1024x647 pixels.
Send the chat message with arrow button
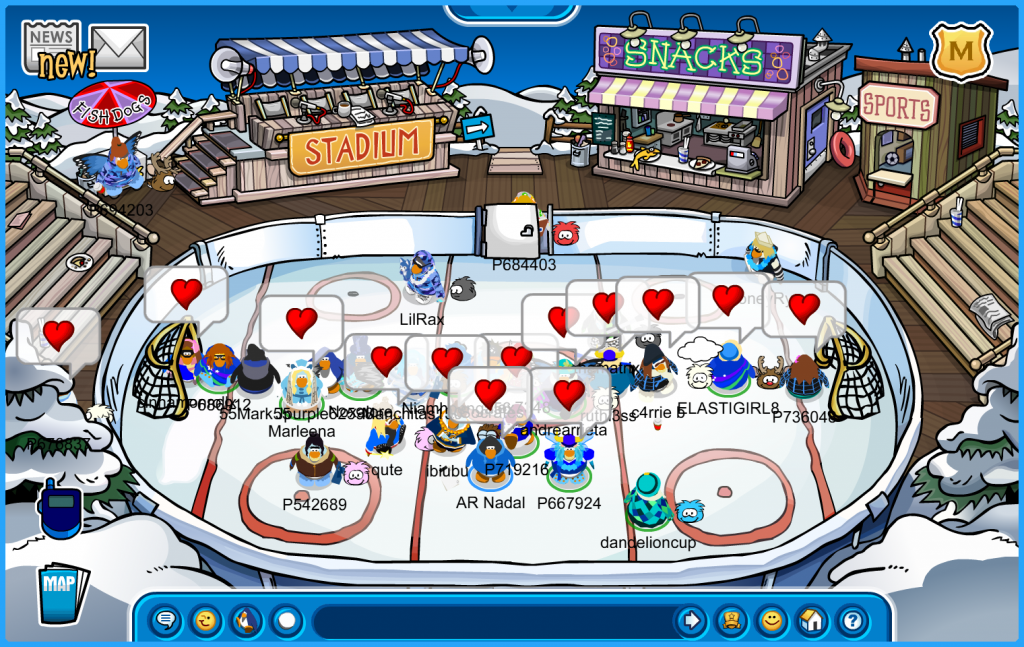(x=690, y=621)
